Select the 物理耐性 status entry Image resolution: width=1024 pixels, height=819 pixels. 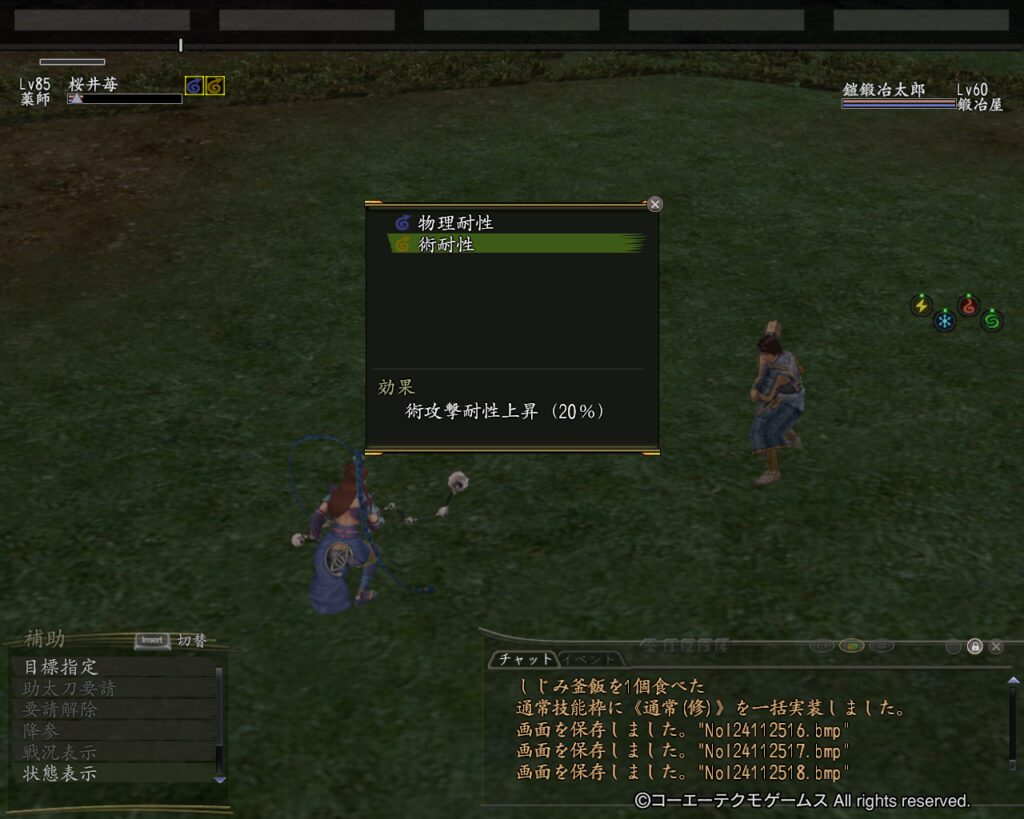point(455,223)
